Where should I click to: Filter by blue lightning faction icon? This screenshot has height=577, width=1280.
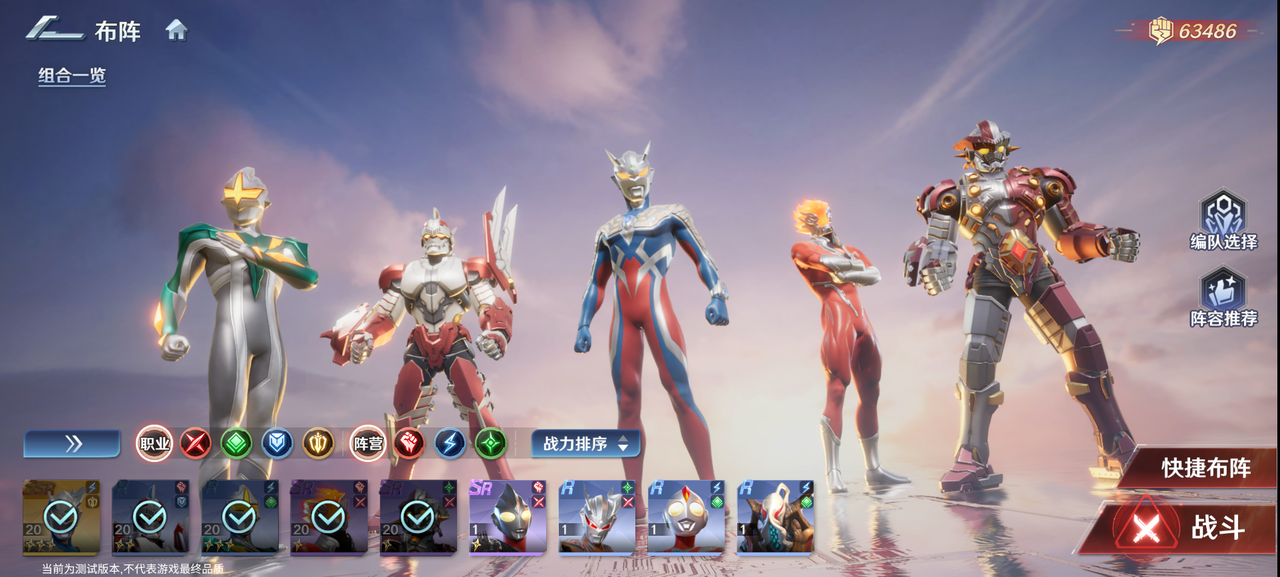[x=450, y=443]
